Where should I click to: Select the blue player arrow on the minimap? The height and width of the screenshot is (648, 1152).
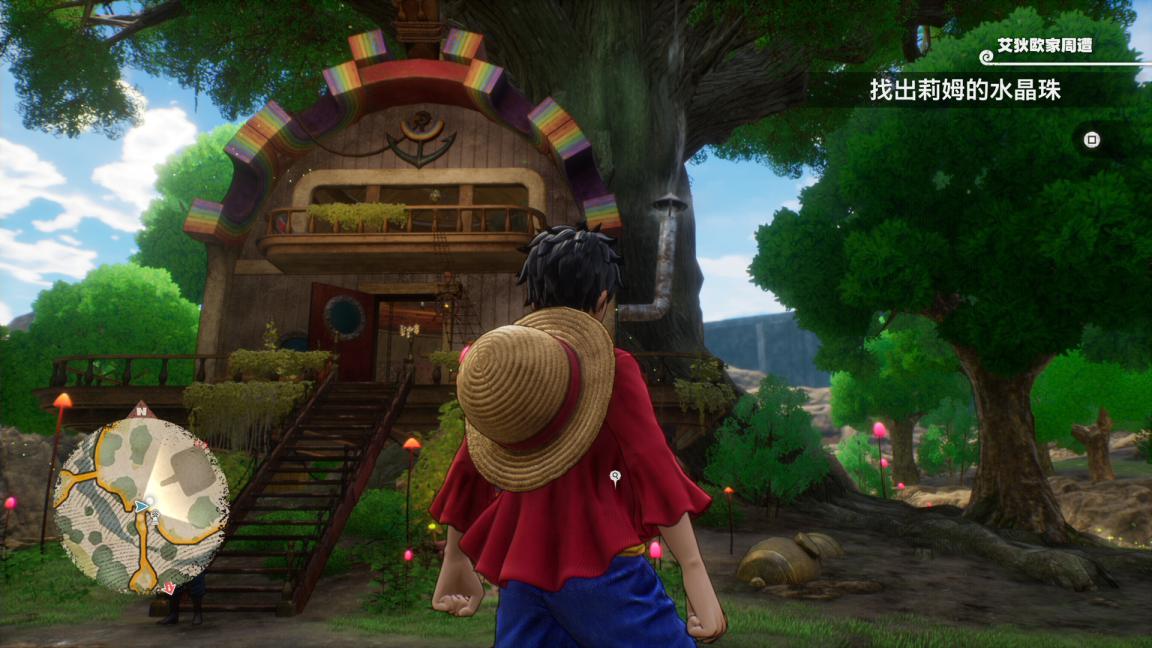pos(142,507)
